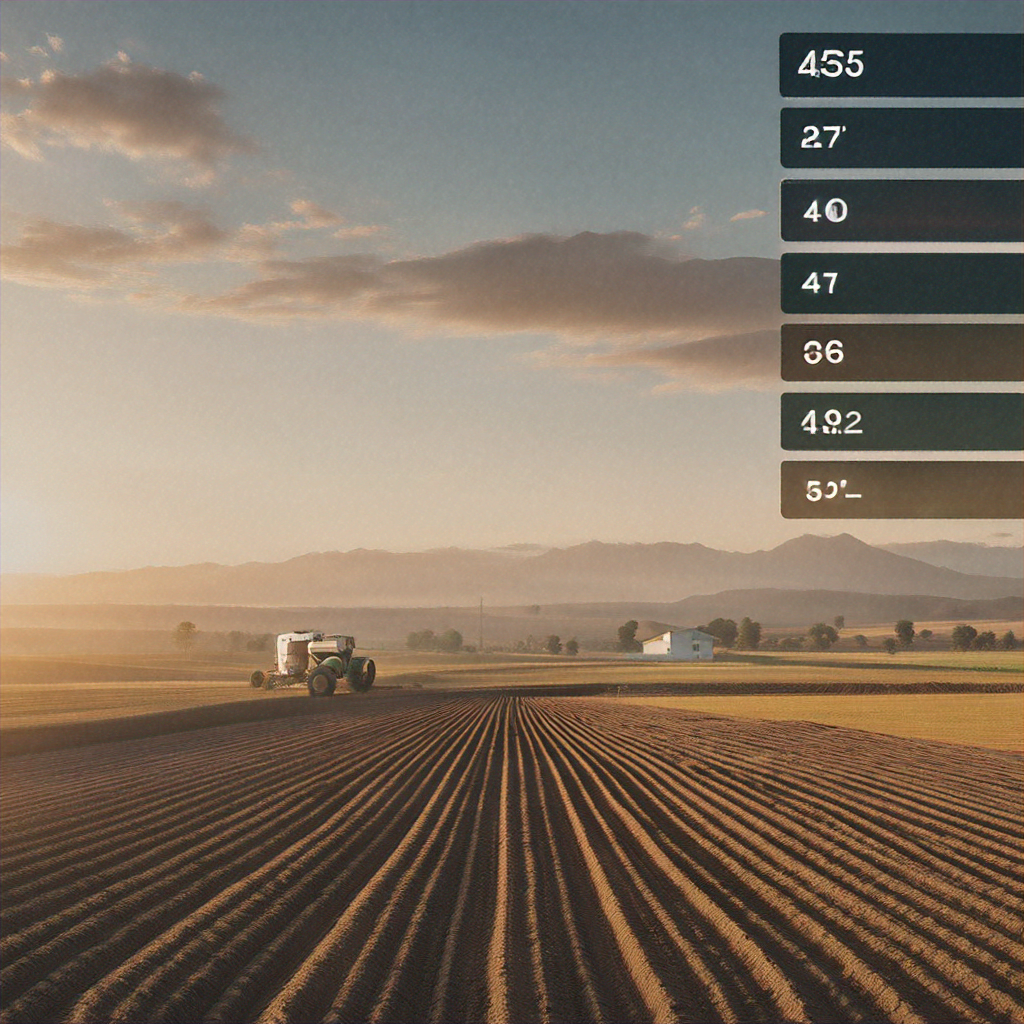Screen dimensions: 1024x1024
Task: Click the list row marked 40
Action: (900, 210)
